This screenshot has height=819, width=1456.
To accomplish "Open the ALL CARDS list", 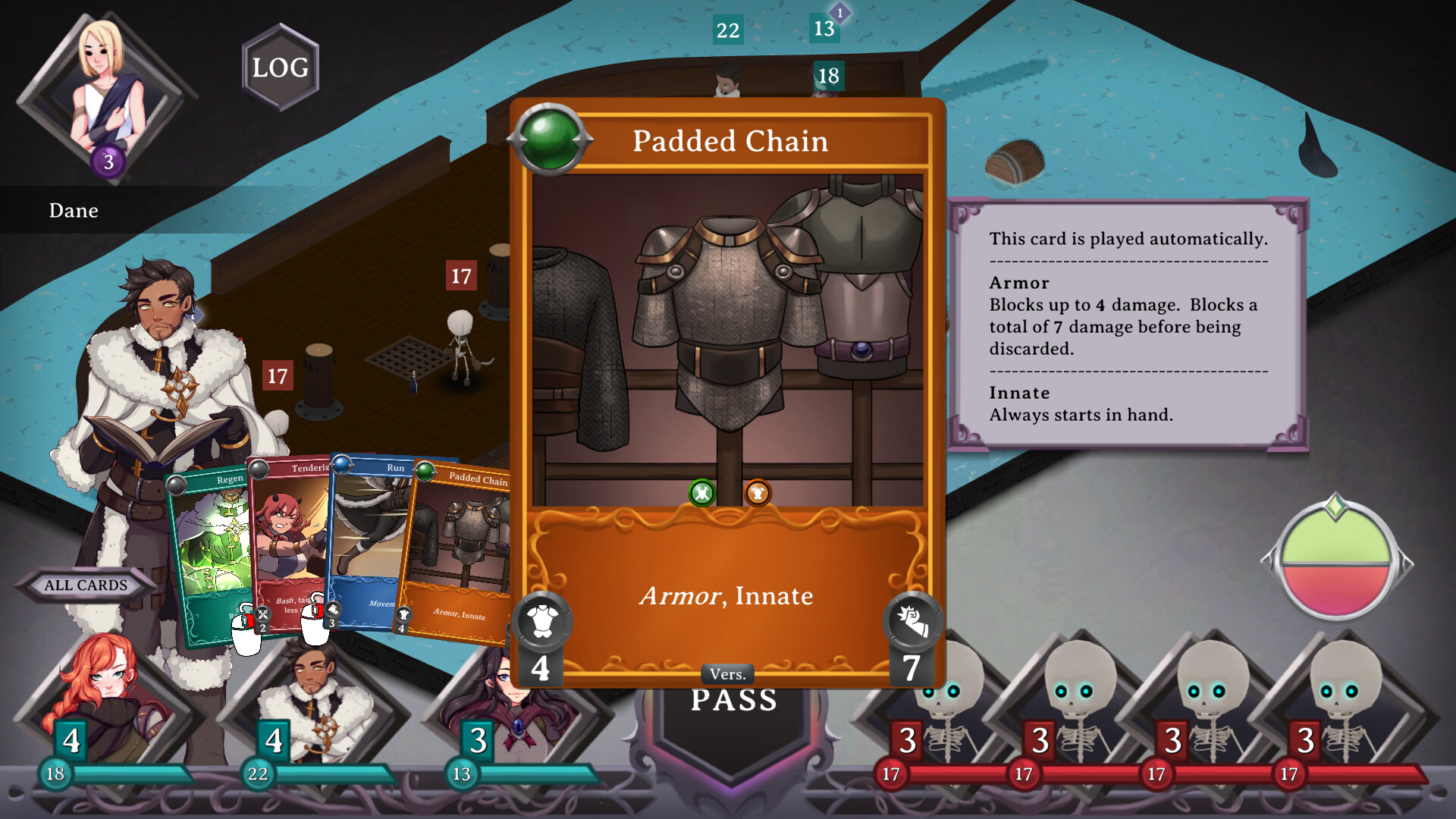I will [x=85, y=585].
